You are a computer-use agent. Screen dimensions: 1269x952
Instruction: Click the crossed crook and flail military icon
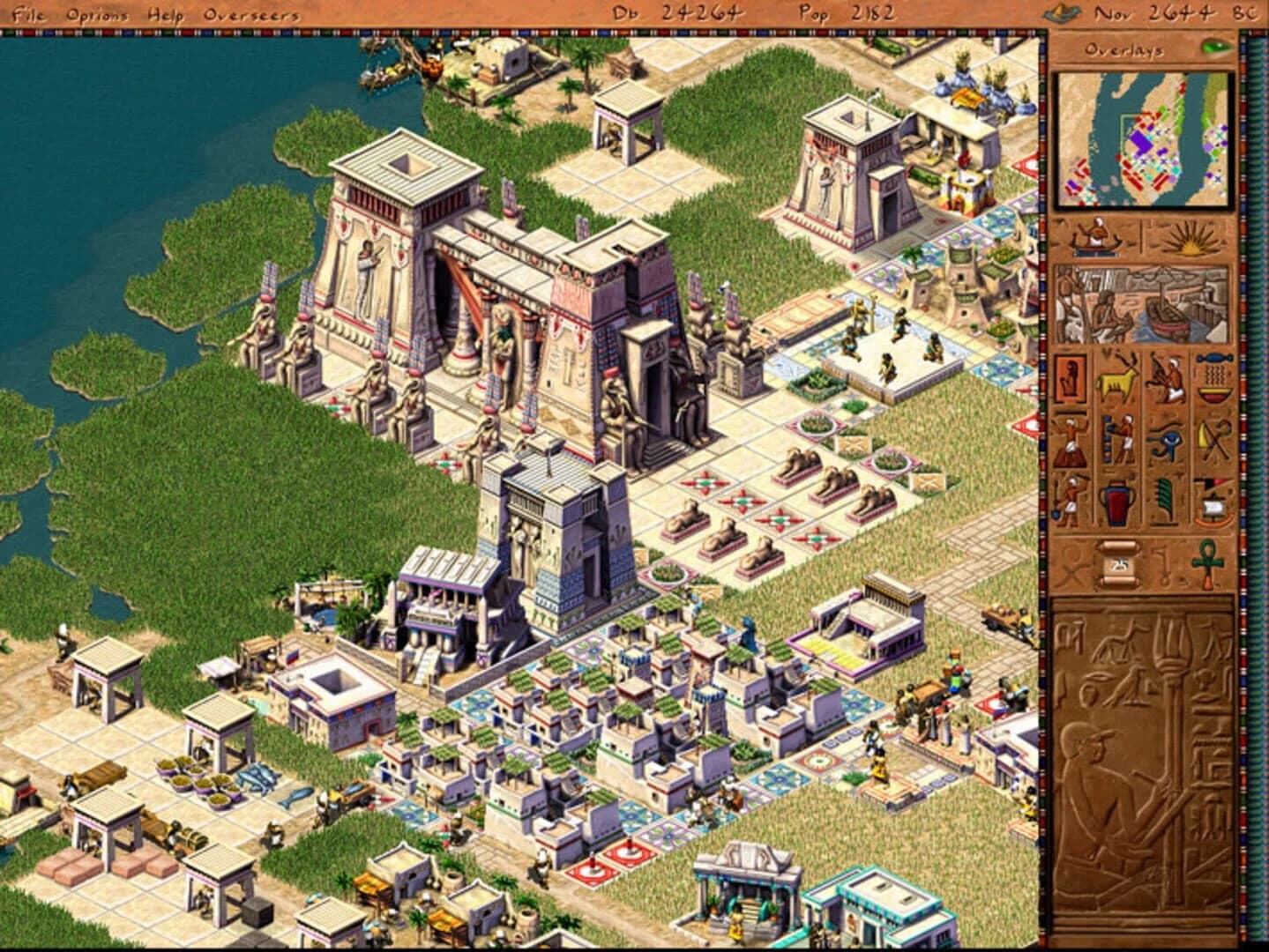[x=1213, y=439]
